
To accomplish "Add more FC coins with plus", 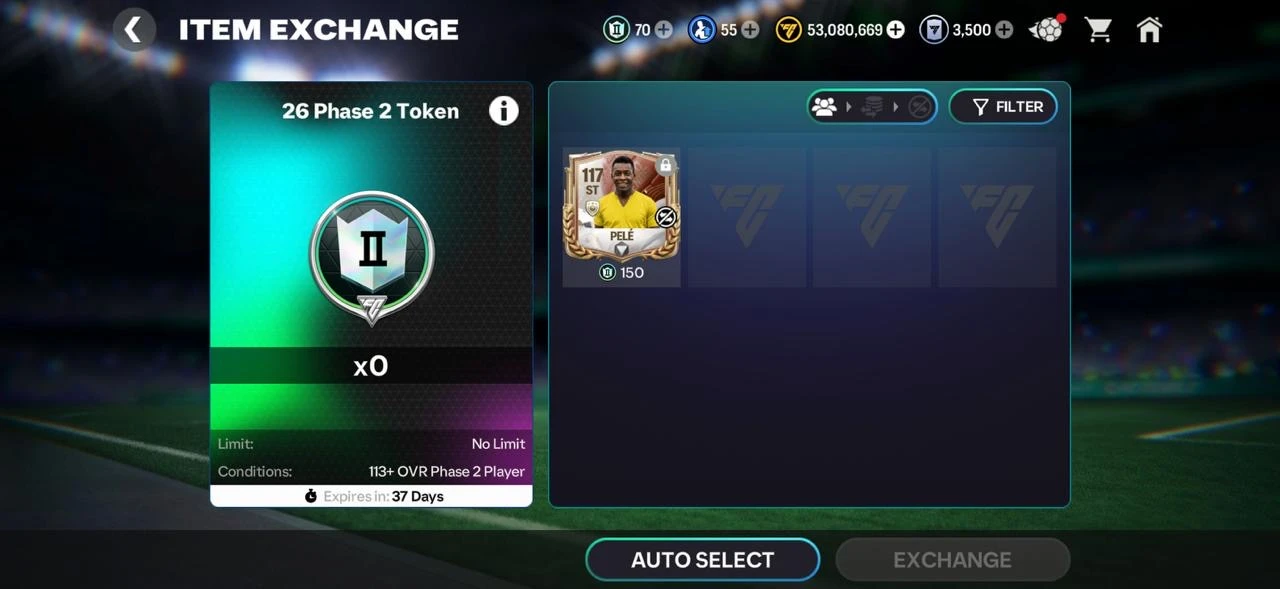I will (x=896, y=30).
